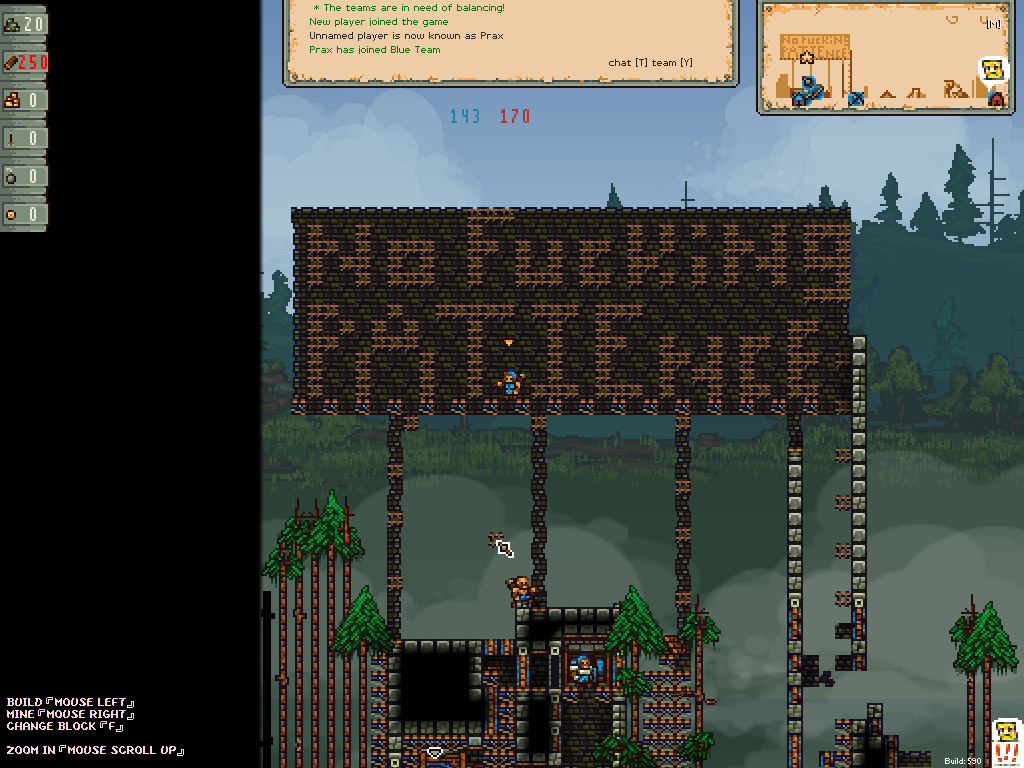This screenshot has width=1024, height=768.
Task: Click the chat message log panel
Action: click(x=510, y=40)
